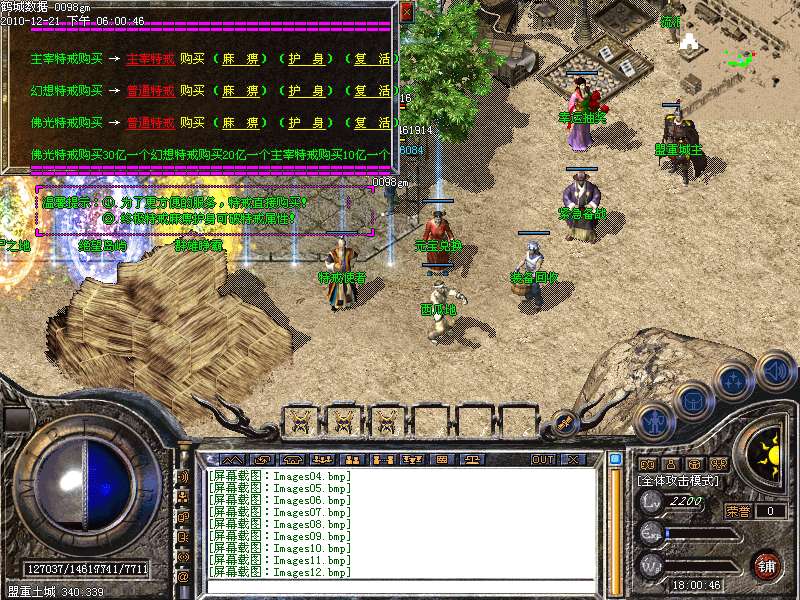Toggle the 全体攻击模式 attack mode label
Screen dimensions: 800x600
pos(679,481)
